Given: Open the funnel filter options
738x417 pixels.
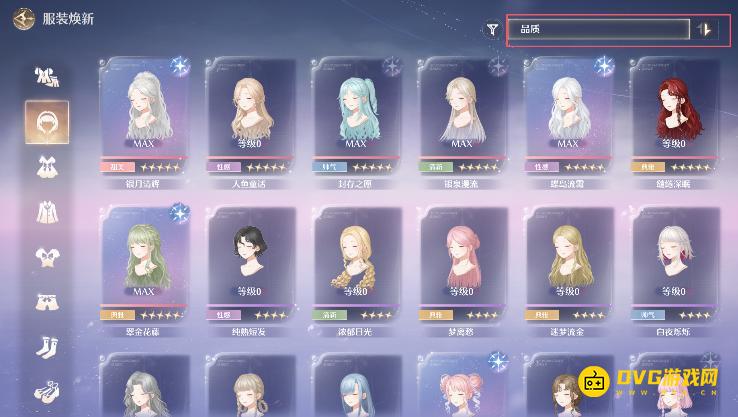Looking at the screenshot, I should (492, 29).
